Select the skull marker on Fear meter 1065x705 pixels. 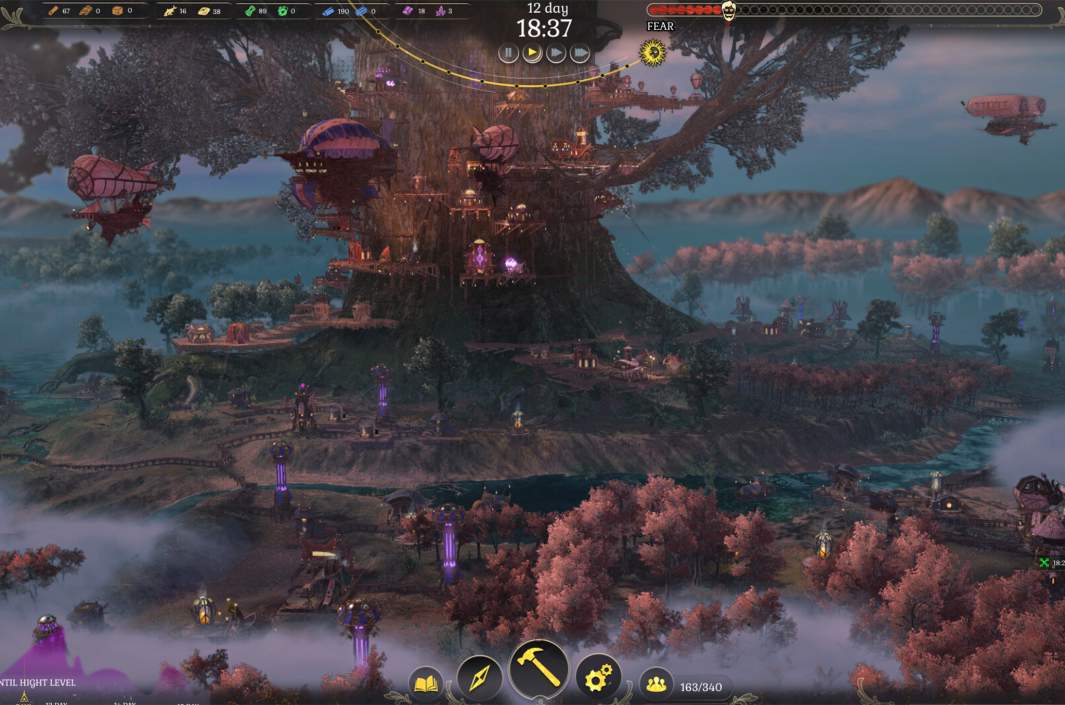[x=729, y=10]
